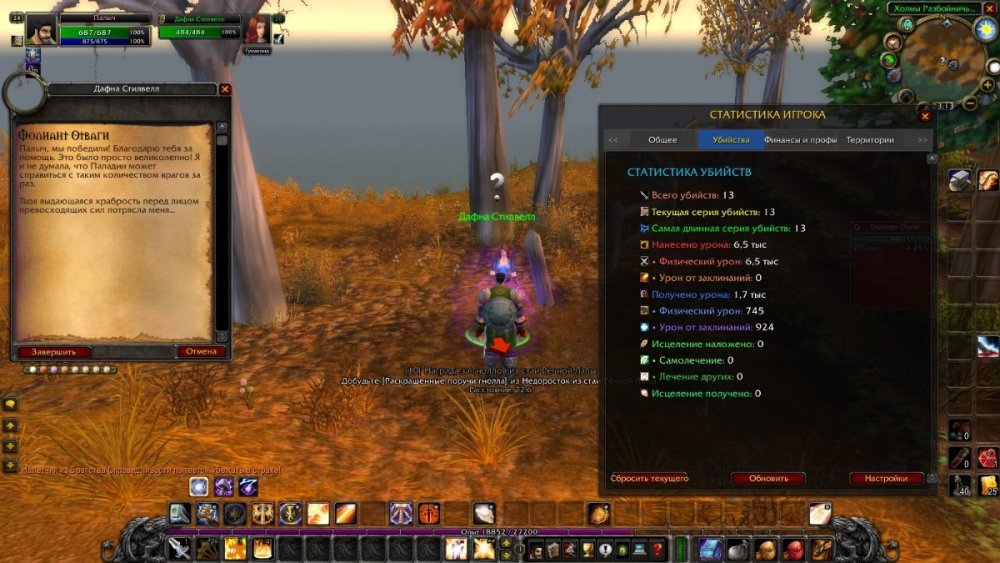Cancel the quest dialog with Отмена
The image size is (1000, 563).
[x=201, y=352]
